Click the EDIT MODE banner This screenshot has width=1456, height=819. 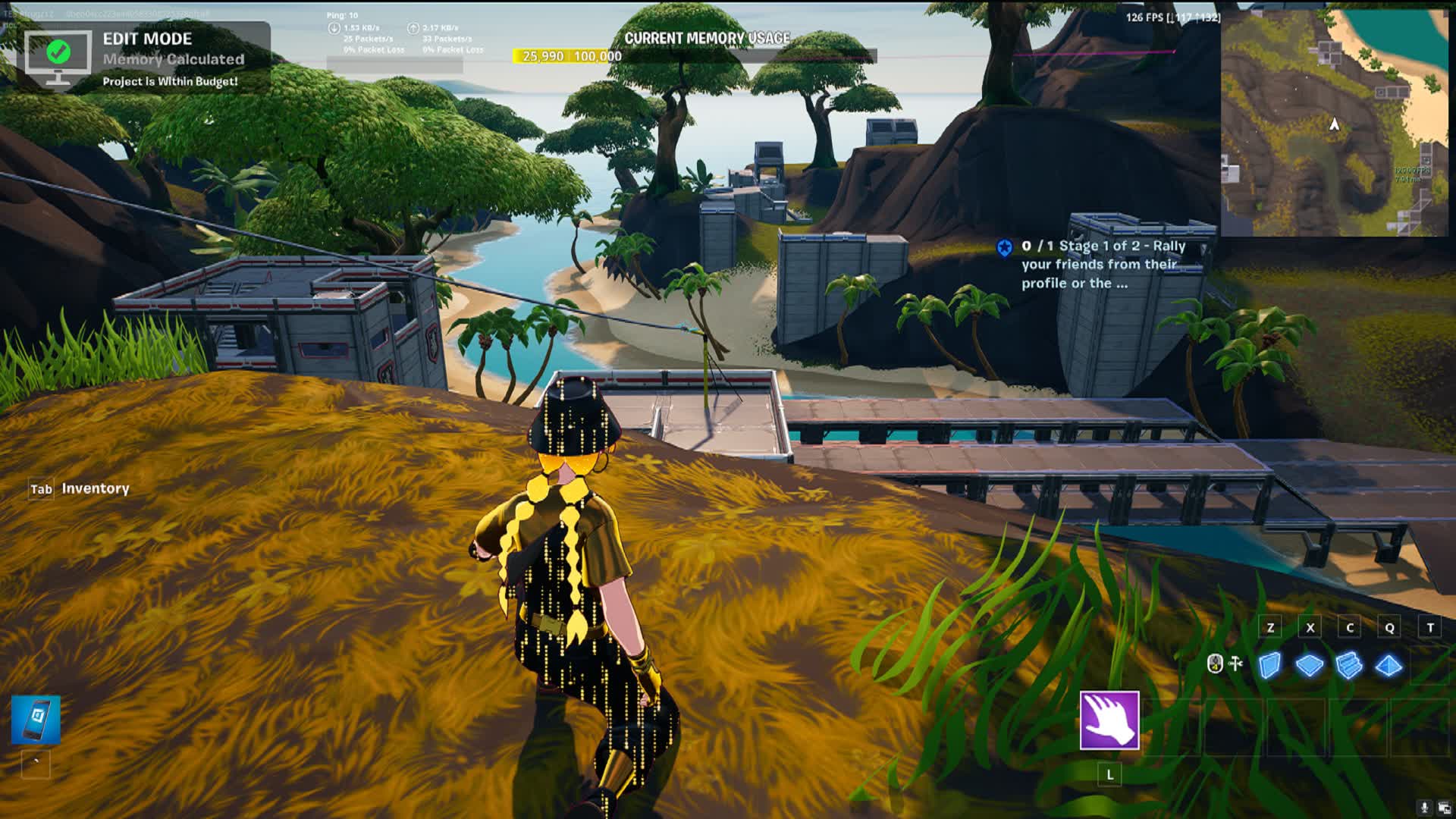149,39
